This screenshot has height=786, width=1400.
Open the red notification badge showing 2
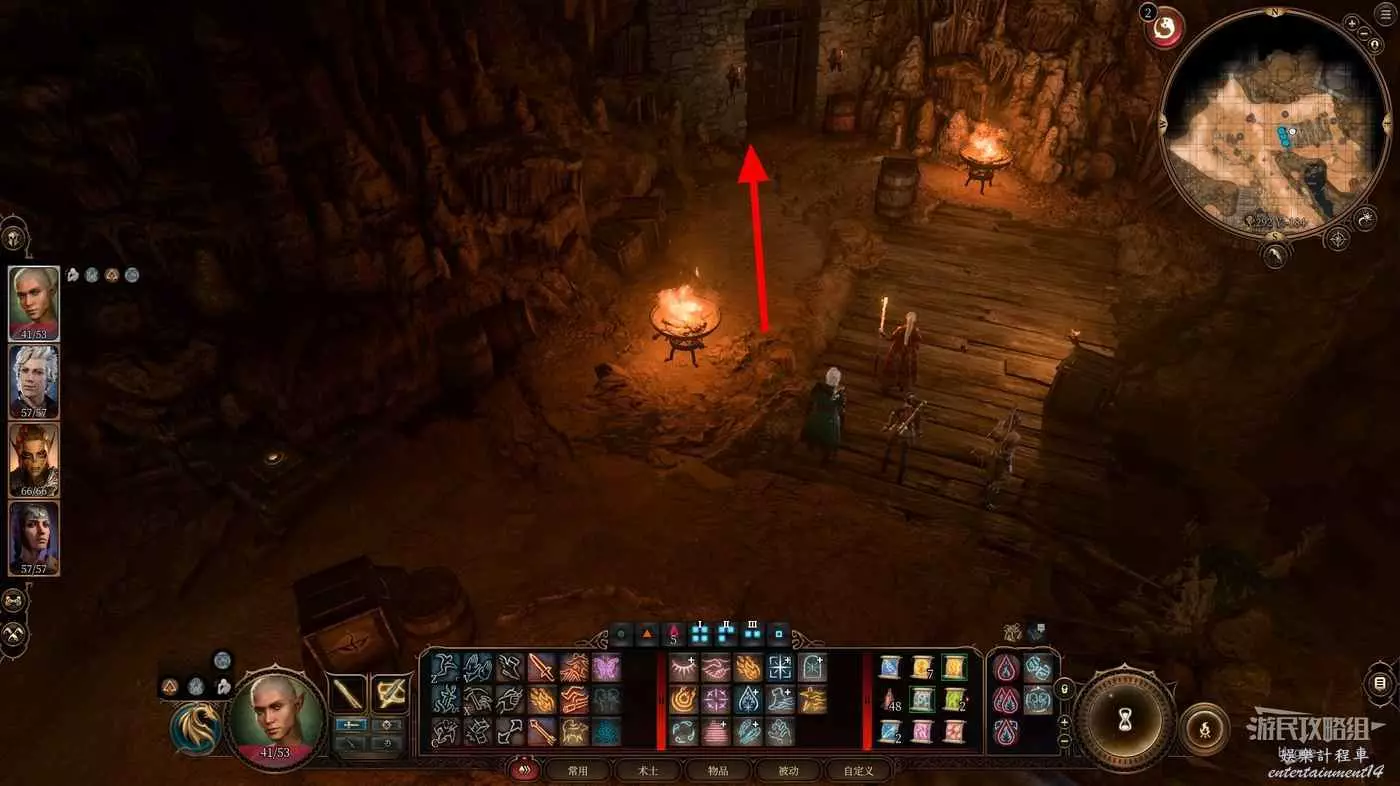click(1163, 27)
